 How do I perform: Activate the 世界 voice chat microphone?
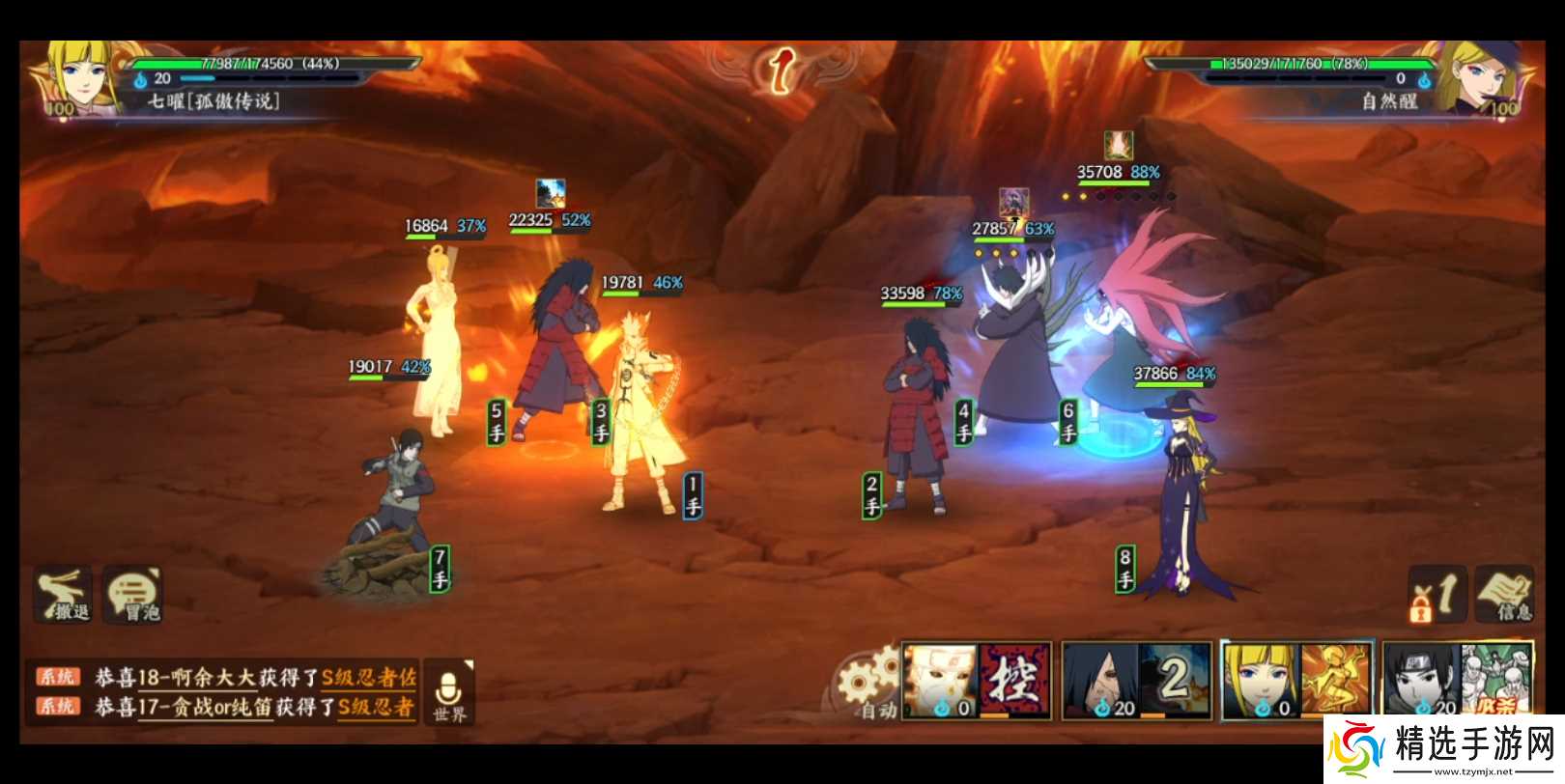point(449,691)
